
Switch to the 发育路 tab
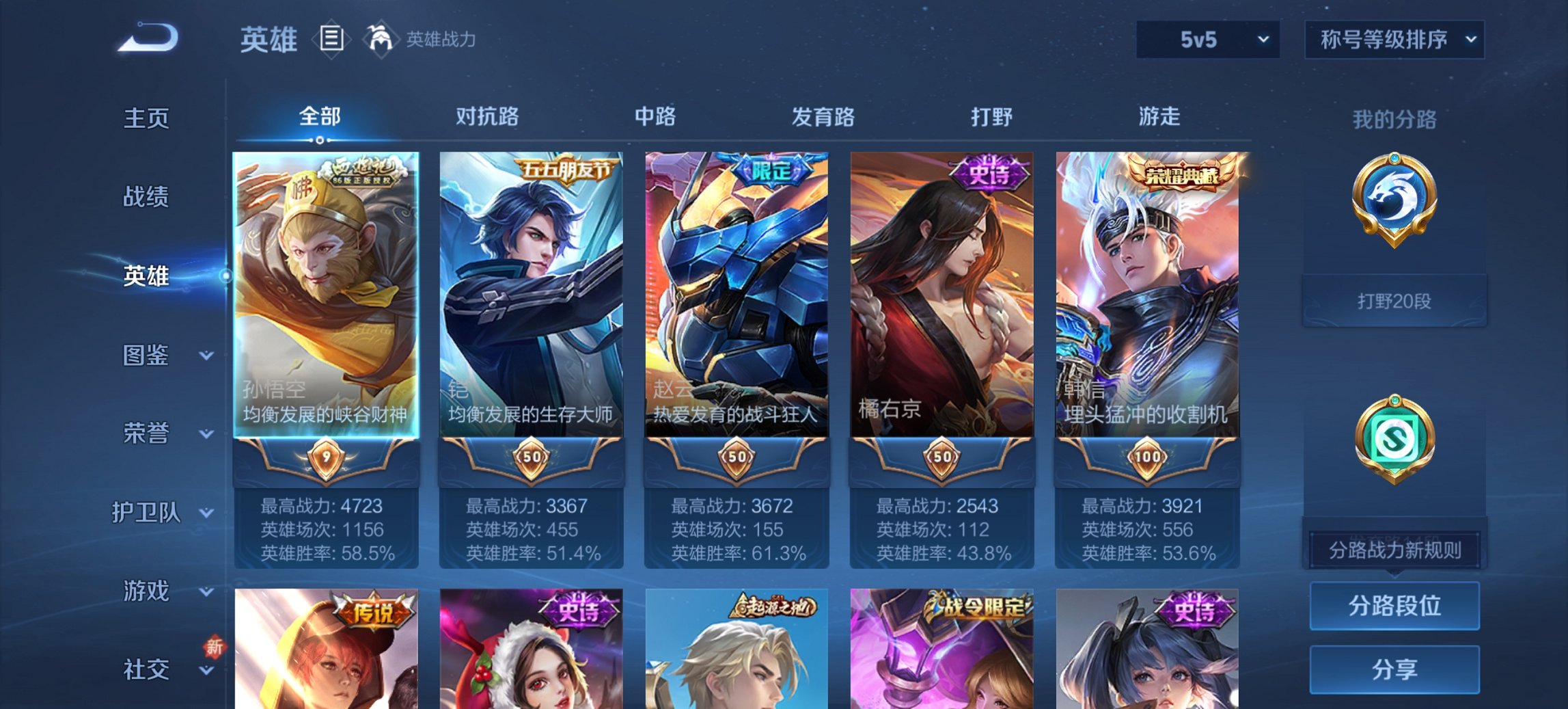pyautogui.click(x=823, y=117)
